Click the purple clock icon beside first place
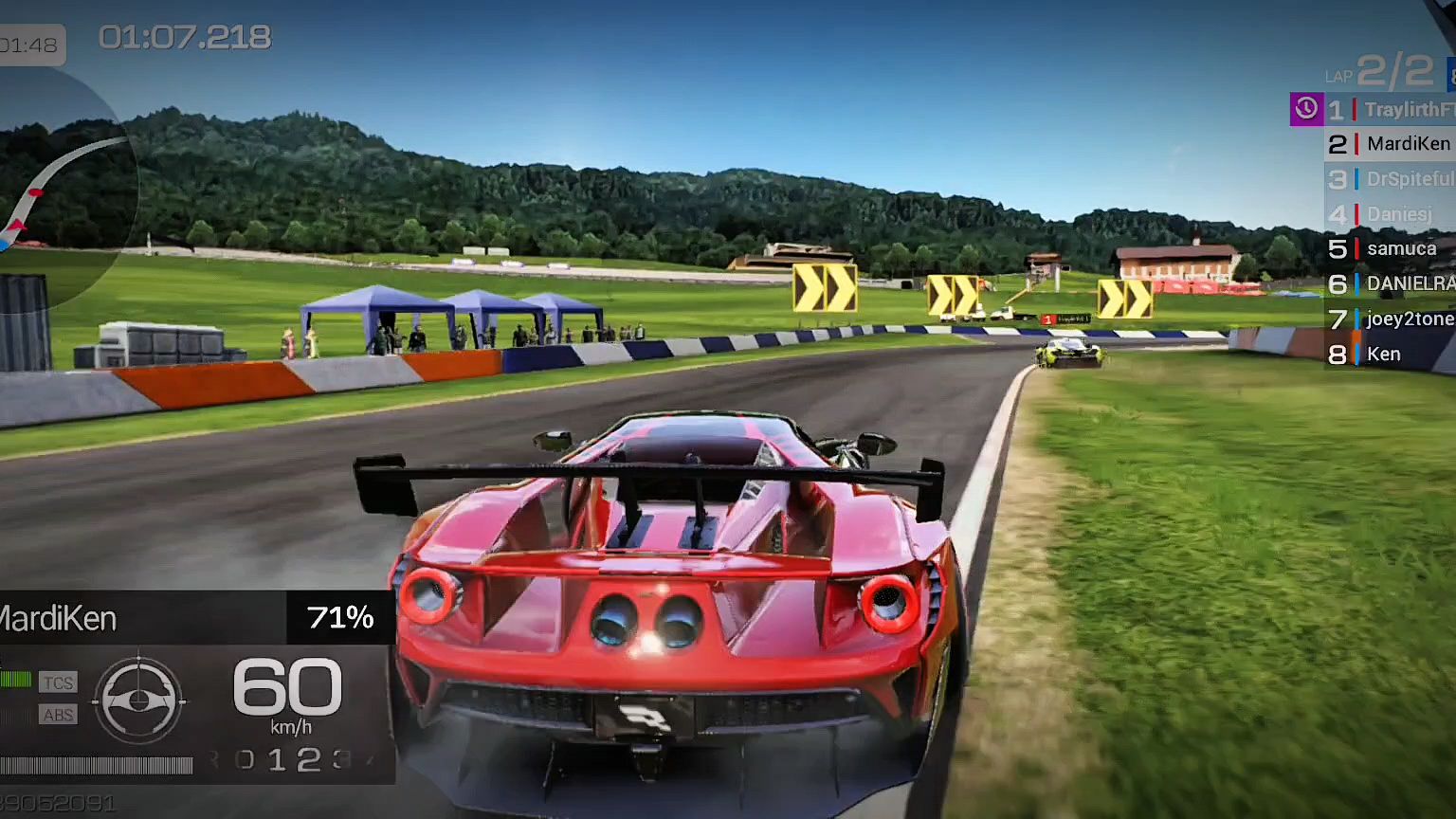The height and width of the screenshot is (819, 1456). [1306, 109]
